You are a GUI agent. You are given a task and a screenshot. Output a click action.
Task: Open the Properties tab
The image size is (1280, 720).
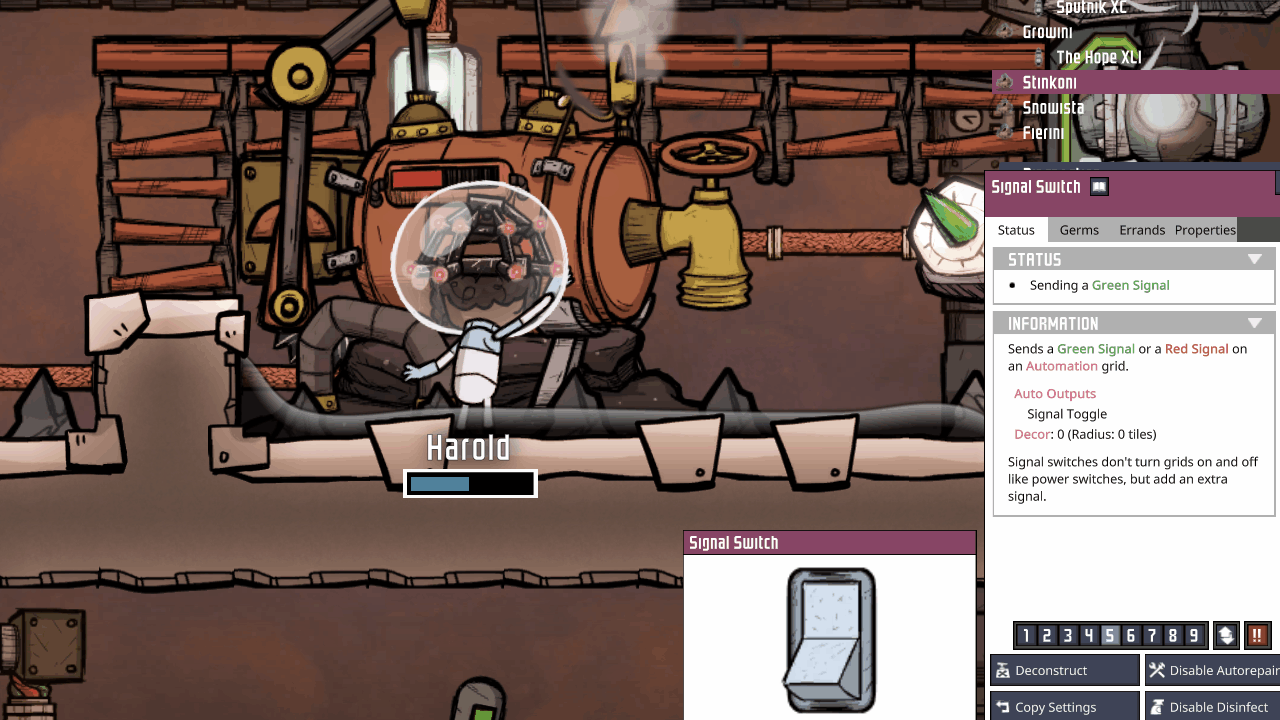click(1204, 229)
